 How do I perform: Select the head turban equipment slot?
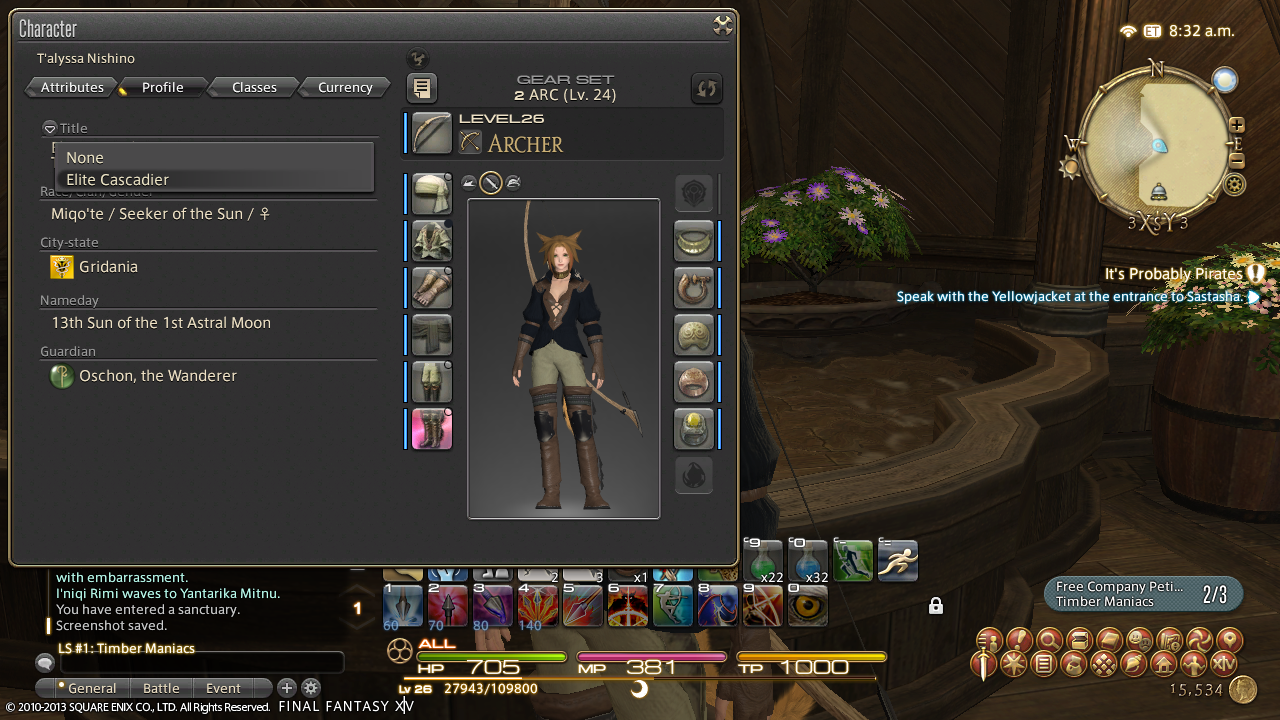[x=432, y=194]
